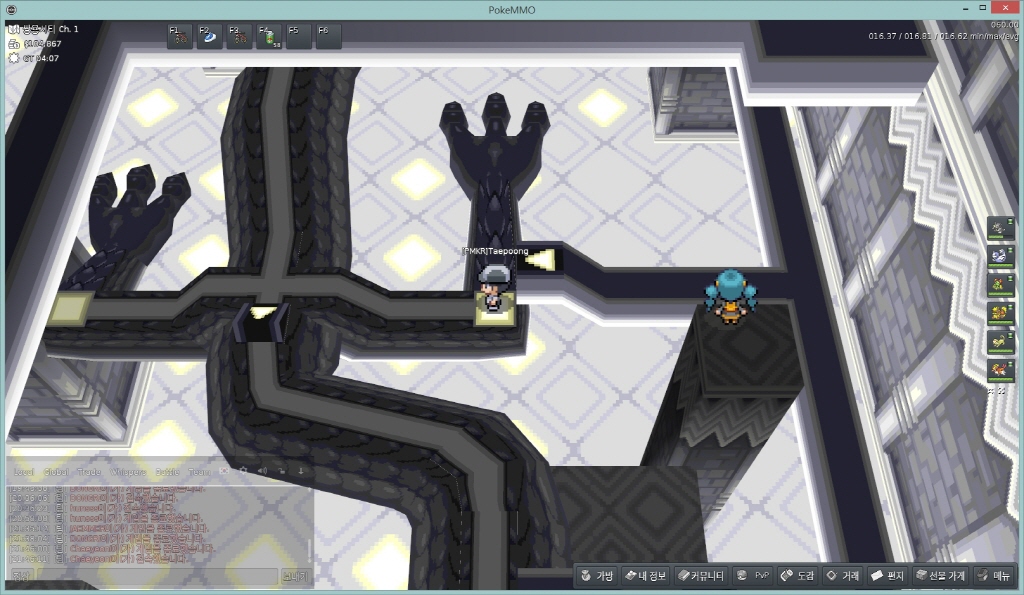Switch to the Battle chat tab
The width and height of the screenshot is (1024, 595).
pos(168,471)
